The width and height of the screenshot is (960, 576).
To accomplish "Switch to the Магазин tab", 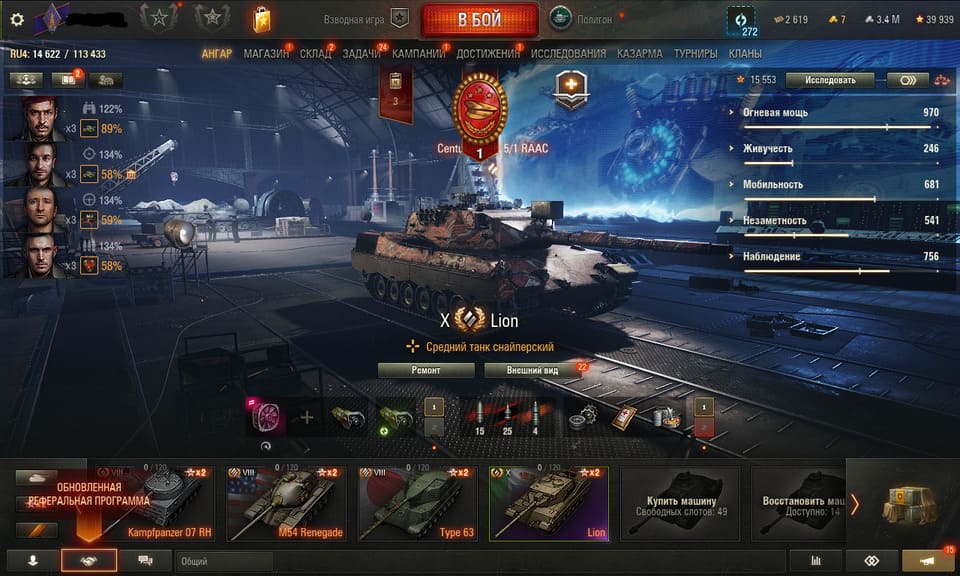I will 265,53.
